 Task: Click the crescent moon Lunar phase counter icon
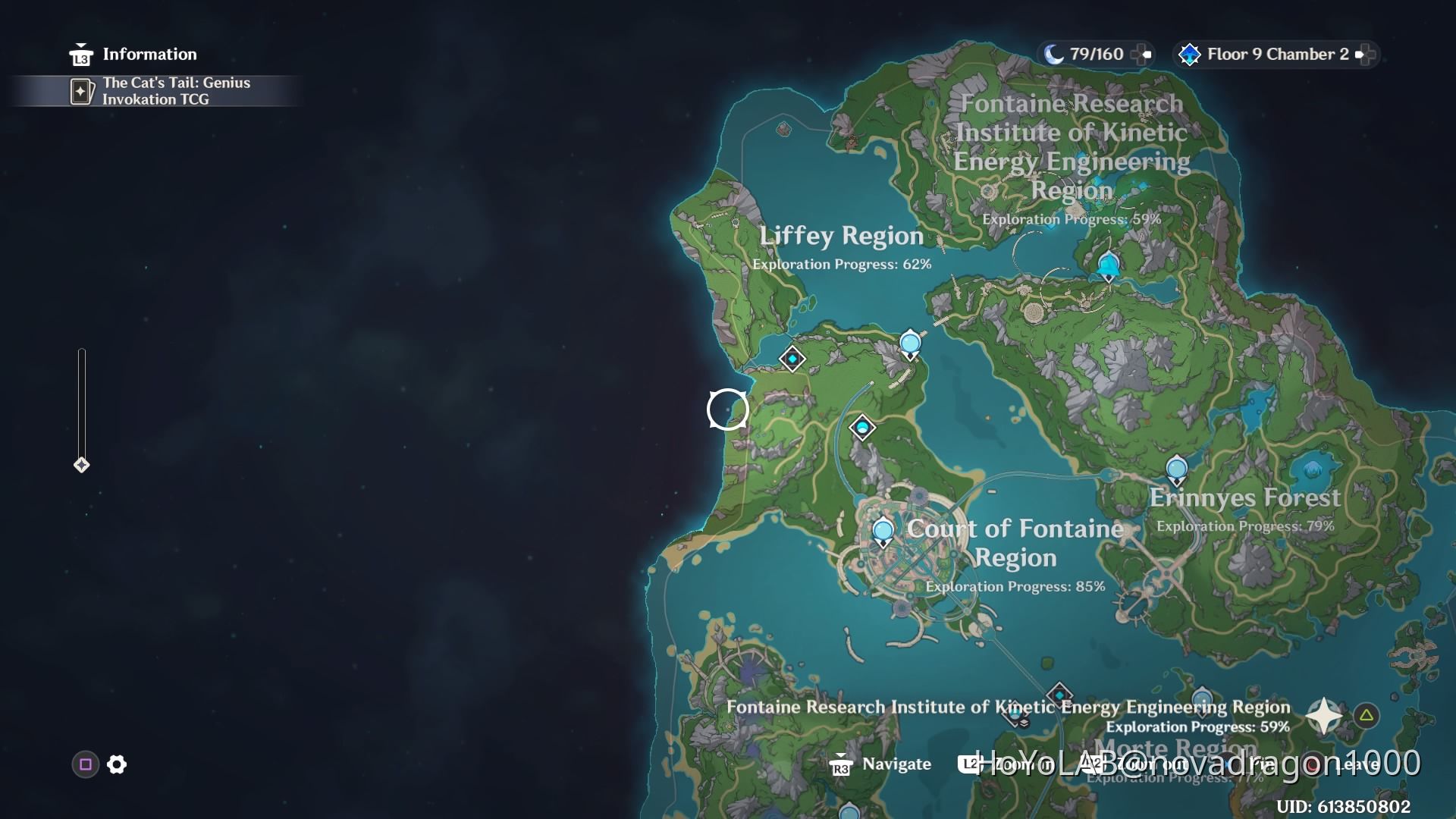click(x=1054, y=54)
